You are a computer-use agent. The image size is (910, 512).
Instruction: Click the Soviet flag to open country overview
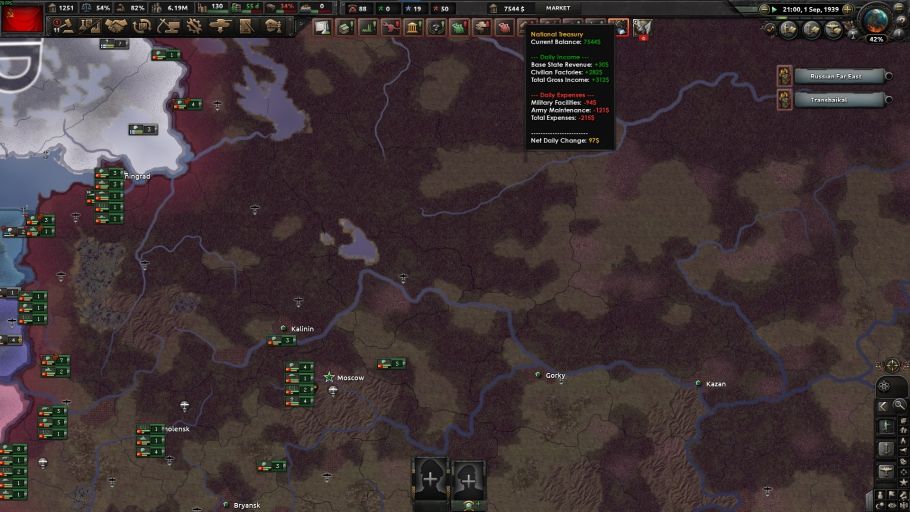click(x=21, y=19)
